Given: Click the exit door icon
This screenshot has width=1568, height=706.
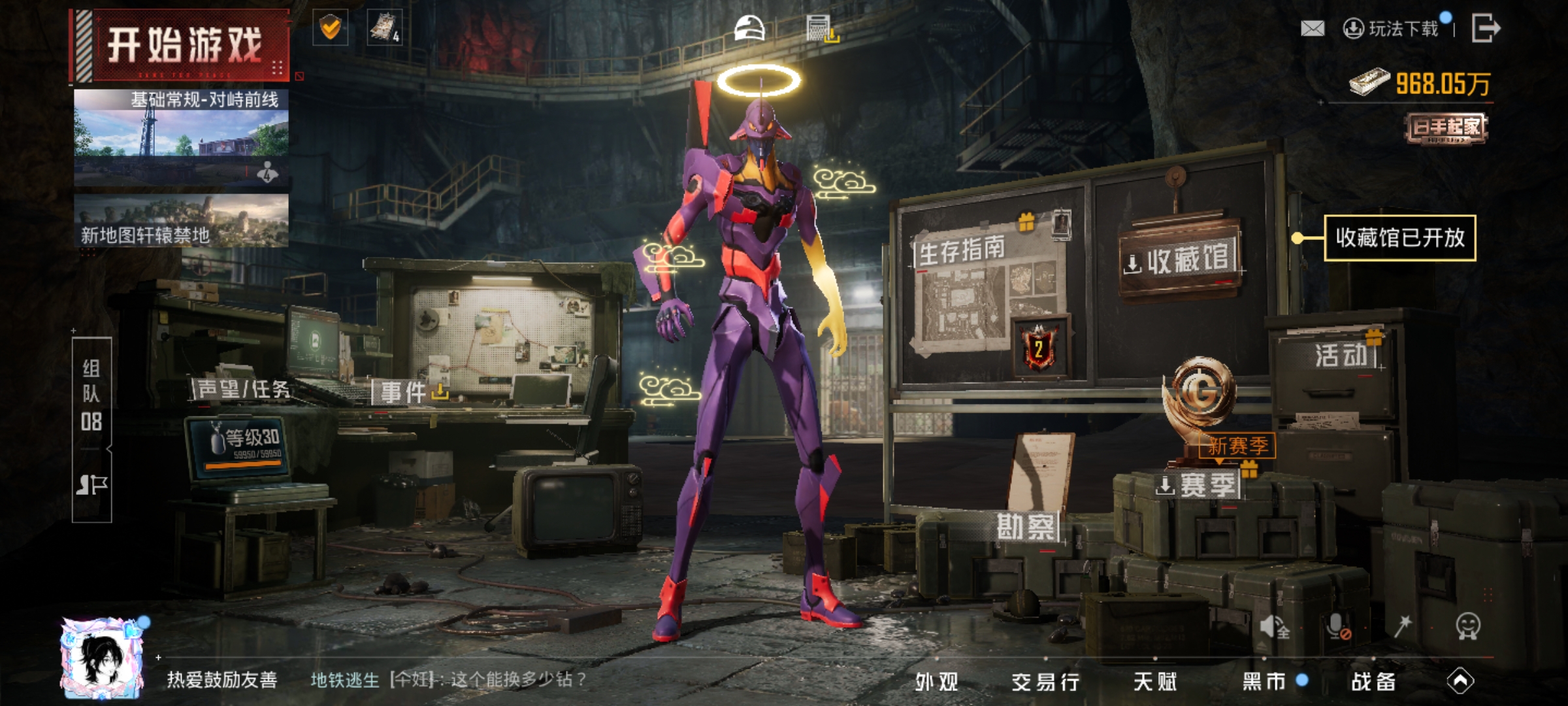Looking at the screenshot, I should pyautogui.click(x=1485, y=29).
